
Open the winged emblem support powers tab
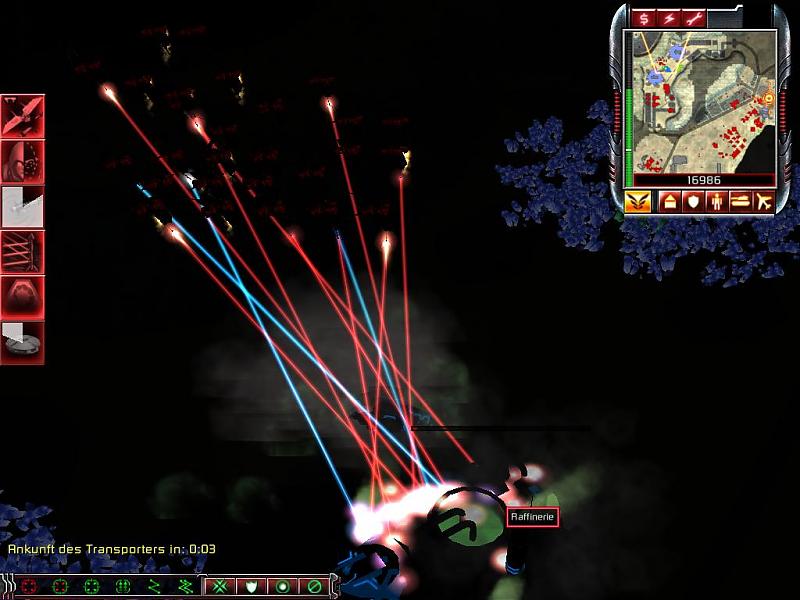(638, 201)
